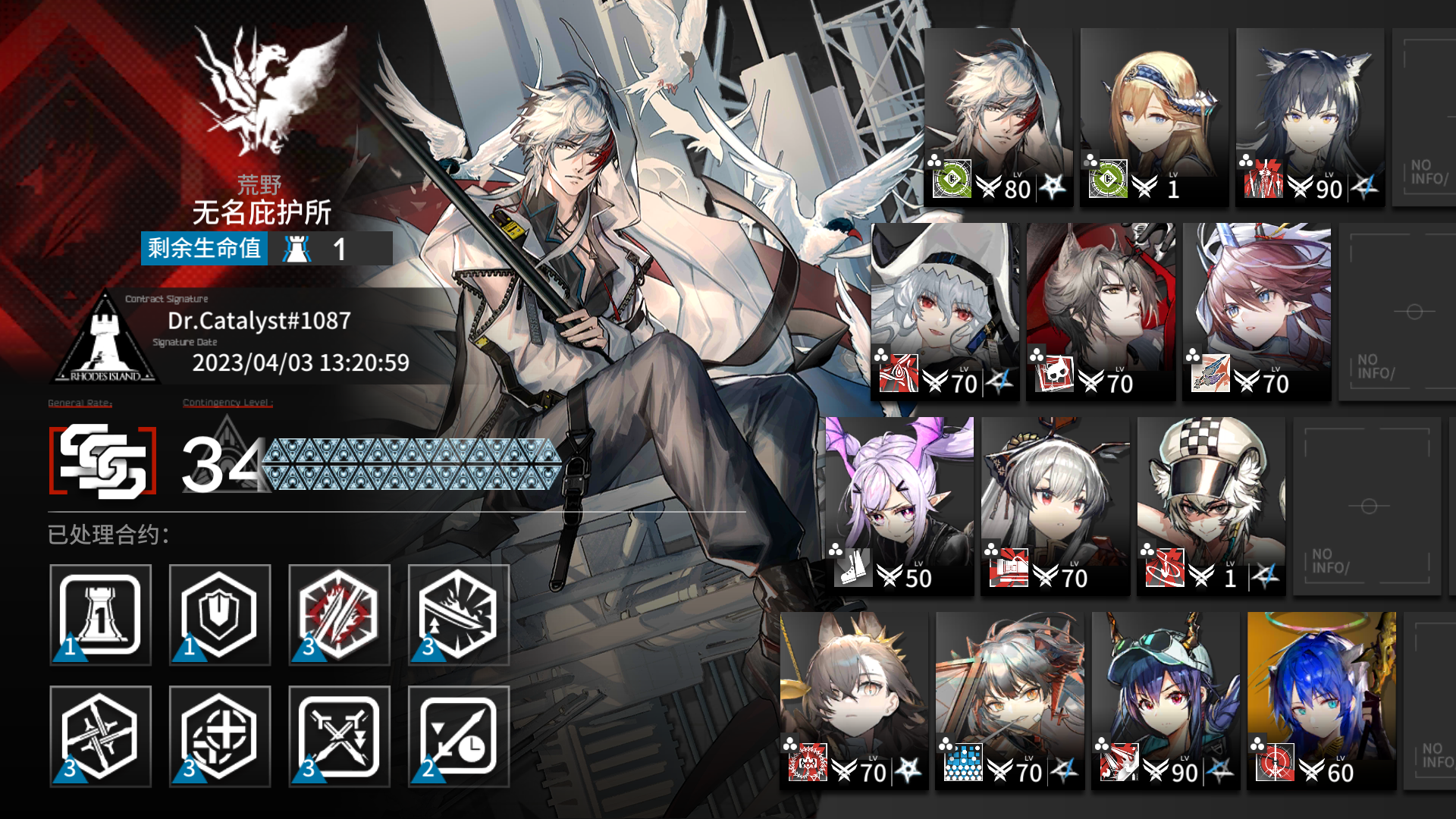
Task: Select the purple twin-tailed level 50 operator
Action: tap(899, 506)
